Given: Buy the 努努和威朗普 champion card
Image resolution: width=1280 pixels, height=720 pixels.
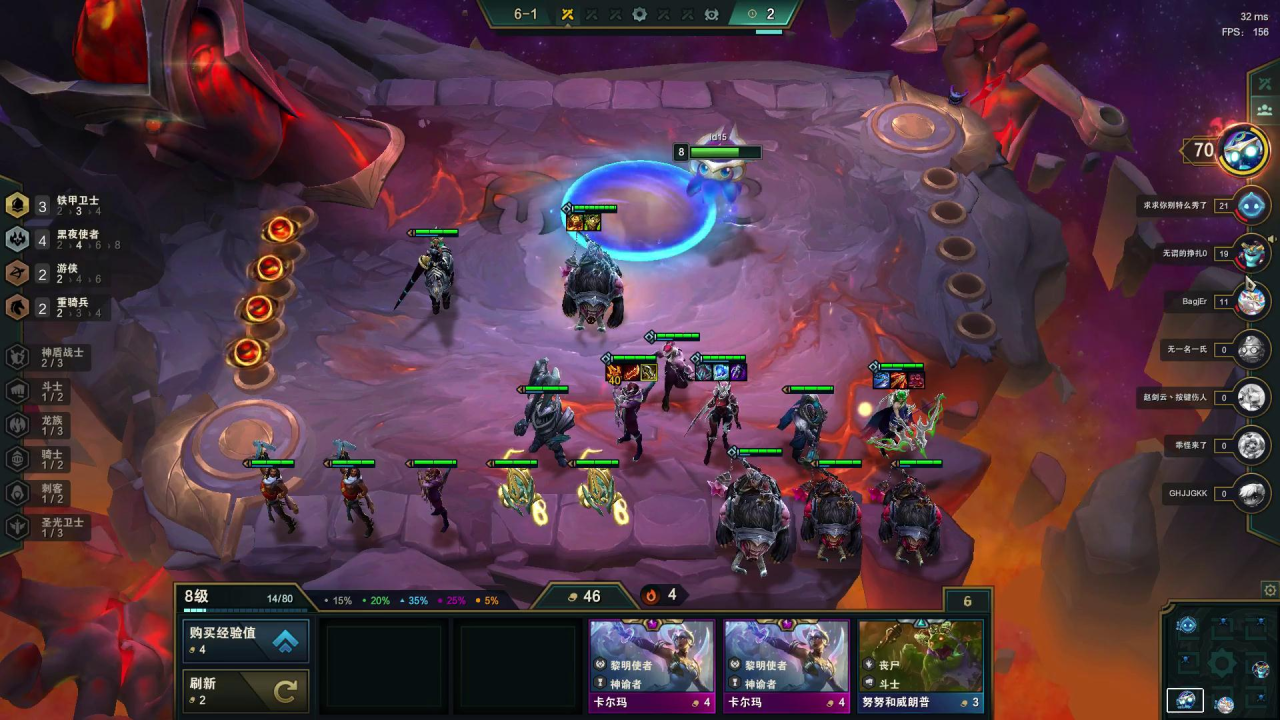Looking at the screenshot, I should tap(921, 666).
